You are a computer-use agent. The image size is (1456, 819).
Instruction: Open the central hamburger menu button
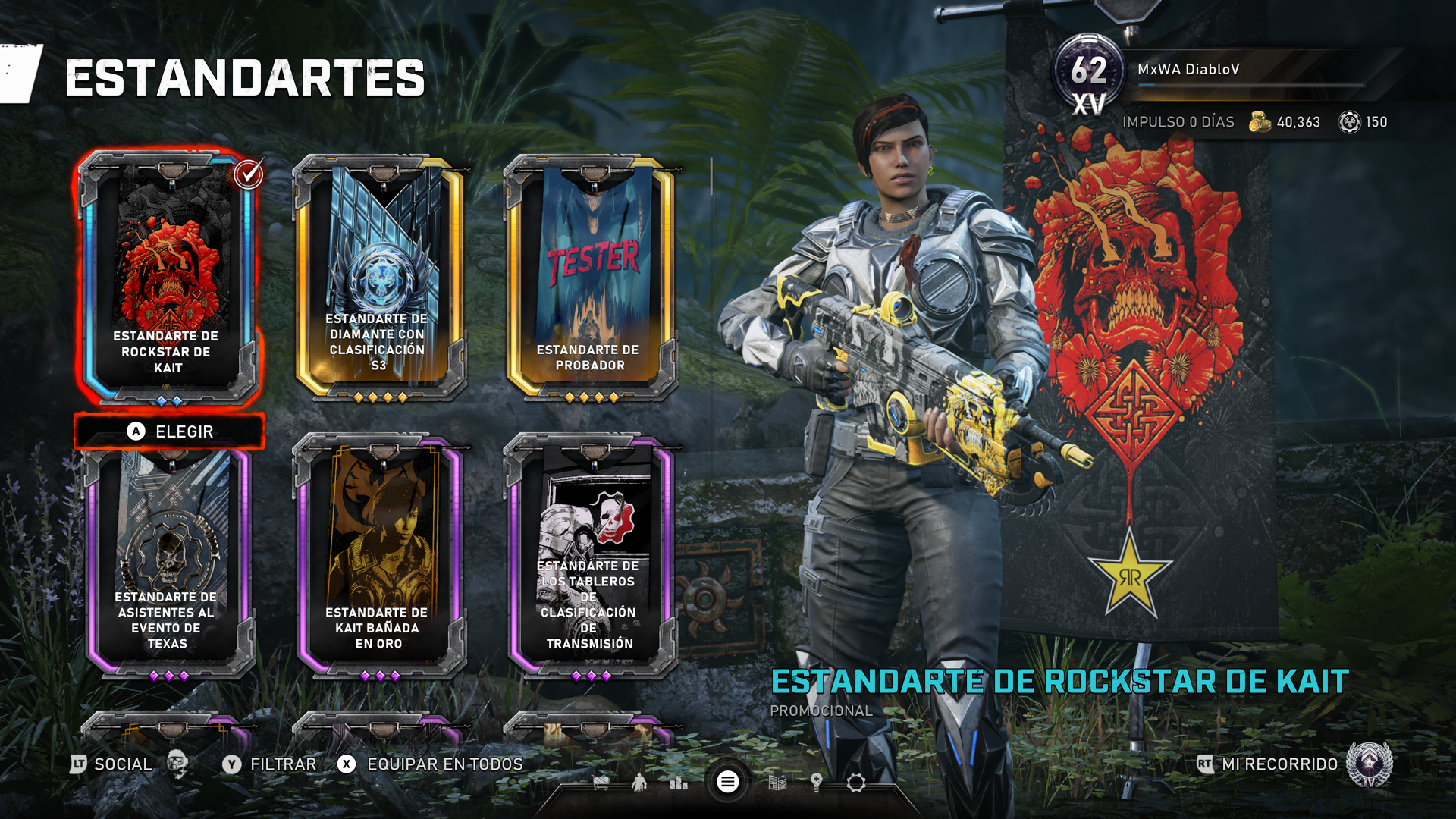click(727, 782)
